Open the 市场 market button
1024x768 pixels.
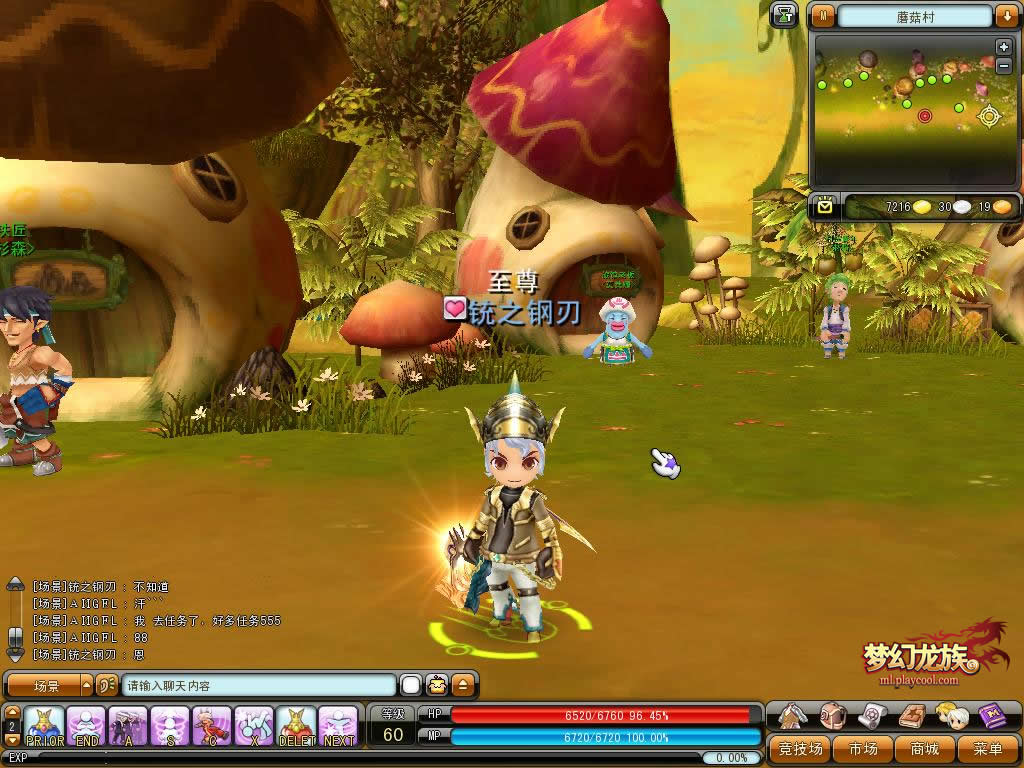point(863,748)
